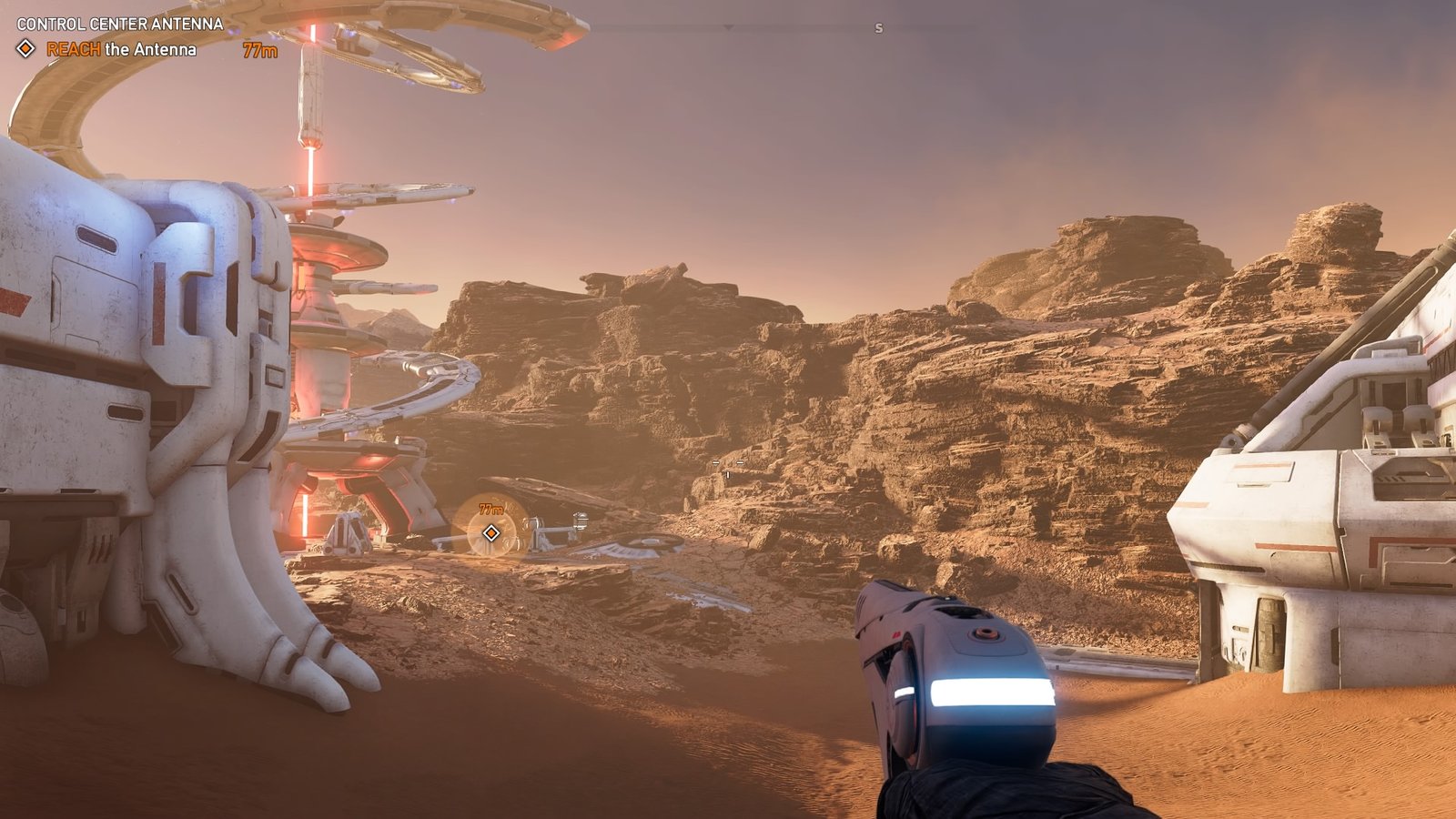Click the "REACH the Antenna" objective tracker
The image size is (1456, 819).
point(121,49)
